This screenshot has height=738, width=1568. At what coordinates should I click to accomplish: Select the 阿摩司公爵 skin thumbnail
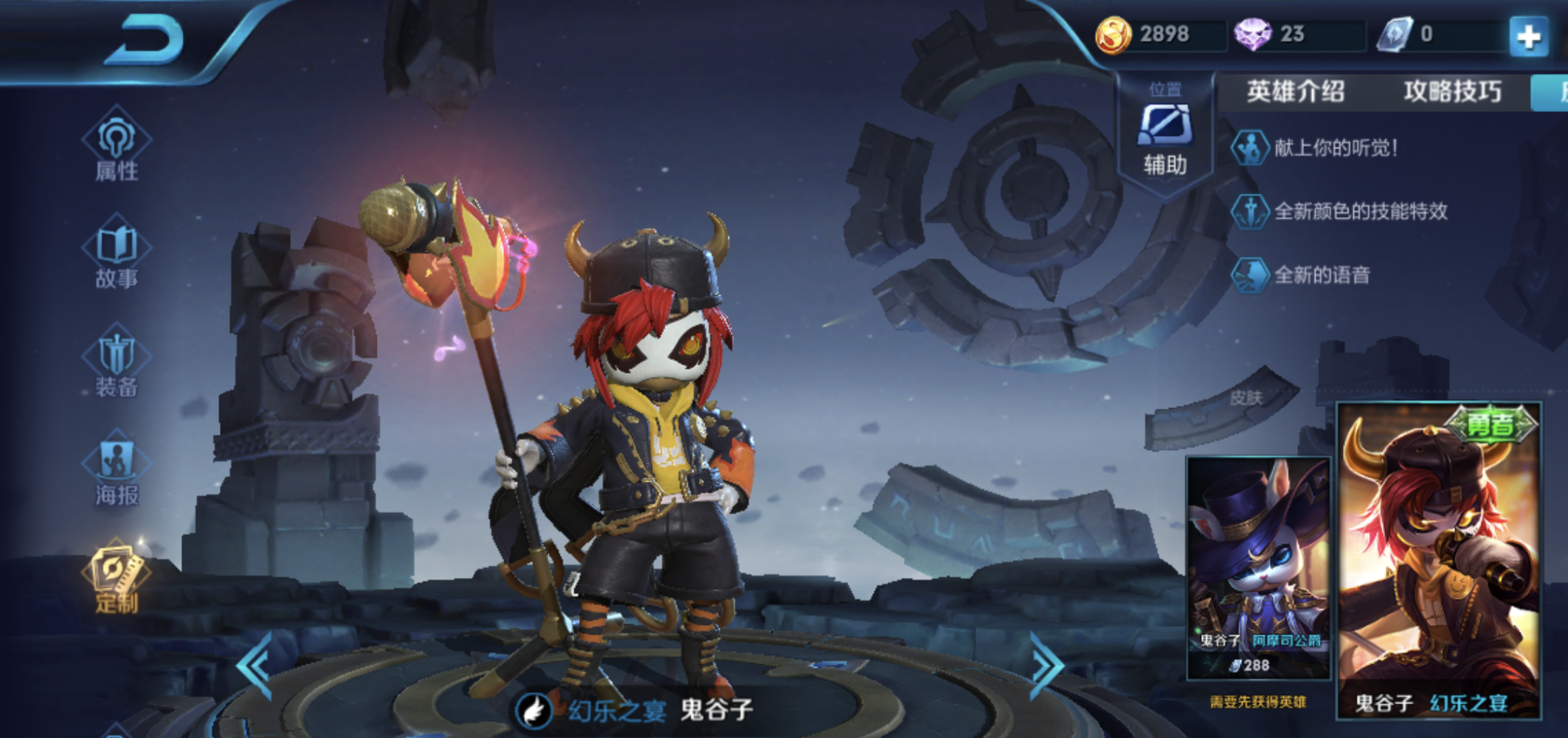(1257, 567)
